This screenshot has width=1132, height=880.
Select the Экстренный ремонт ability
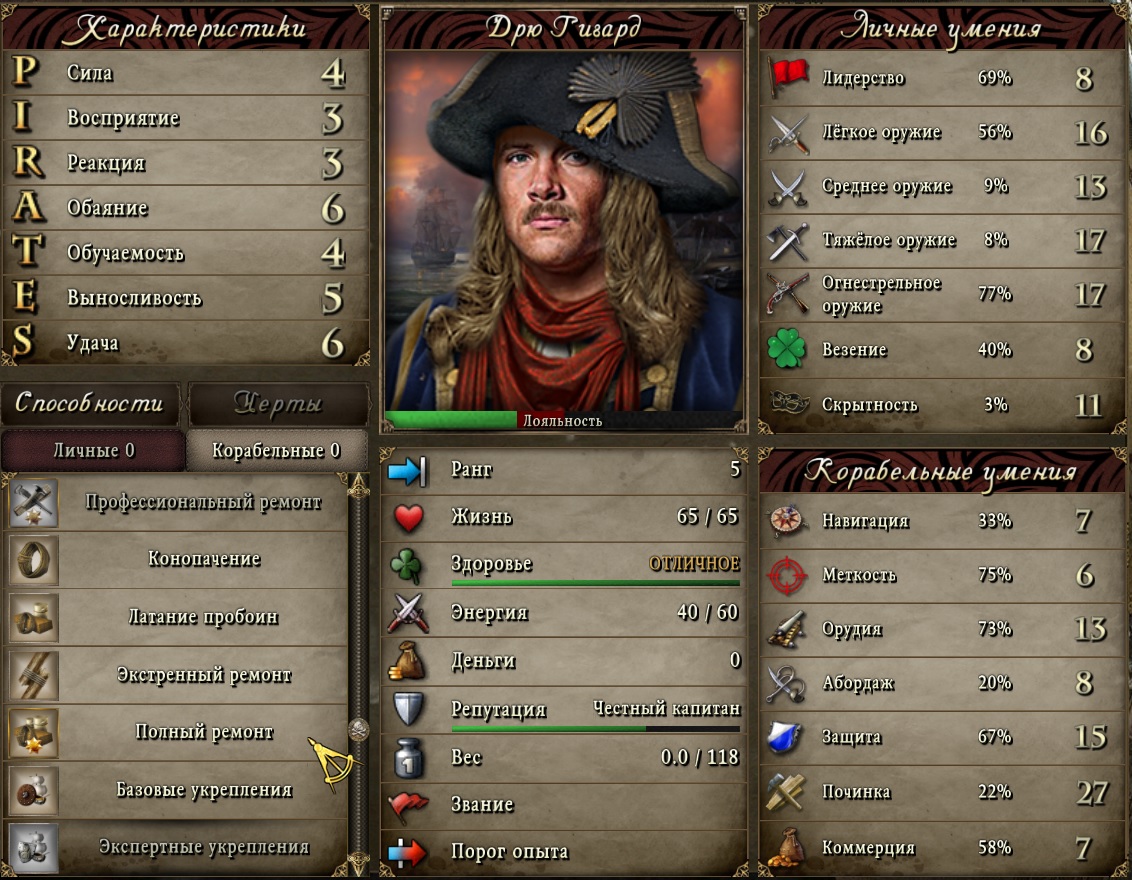pos(202,675)
